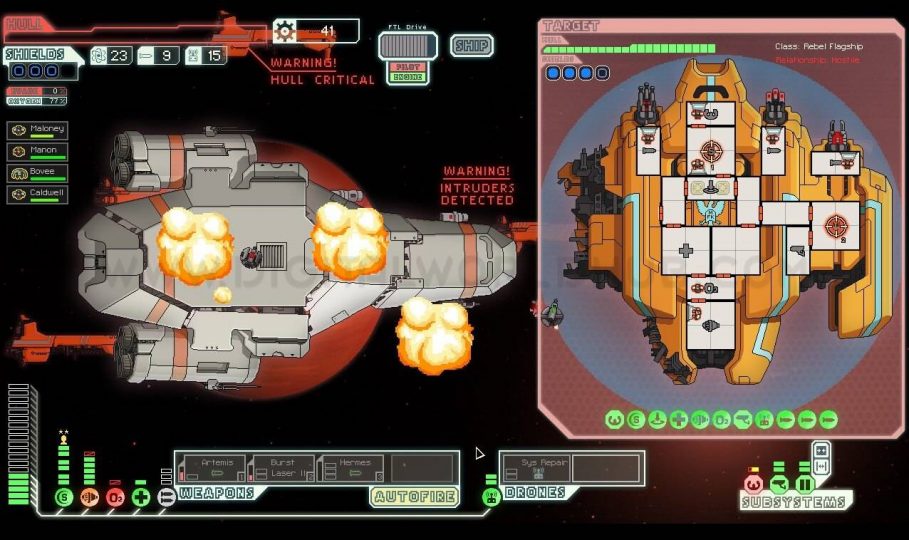Click the drone control system icon
The width and height of the screenshot is (909, 540).
pyautogui.click(x=491, y=496)
